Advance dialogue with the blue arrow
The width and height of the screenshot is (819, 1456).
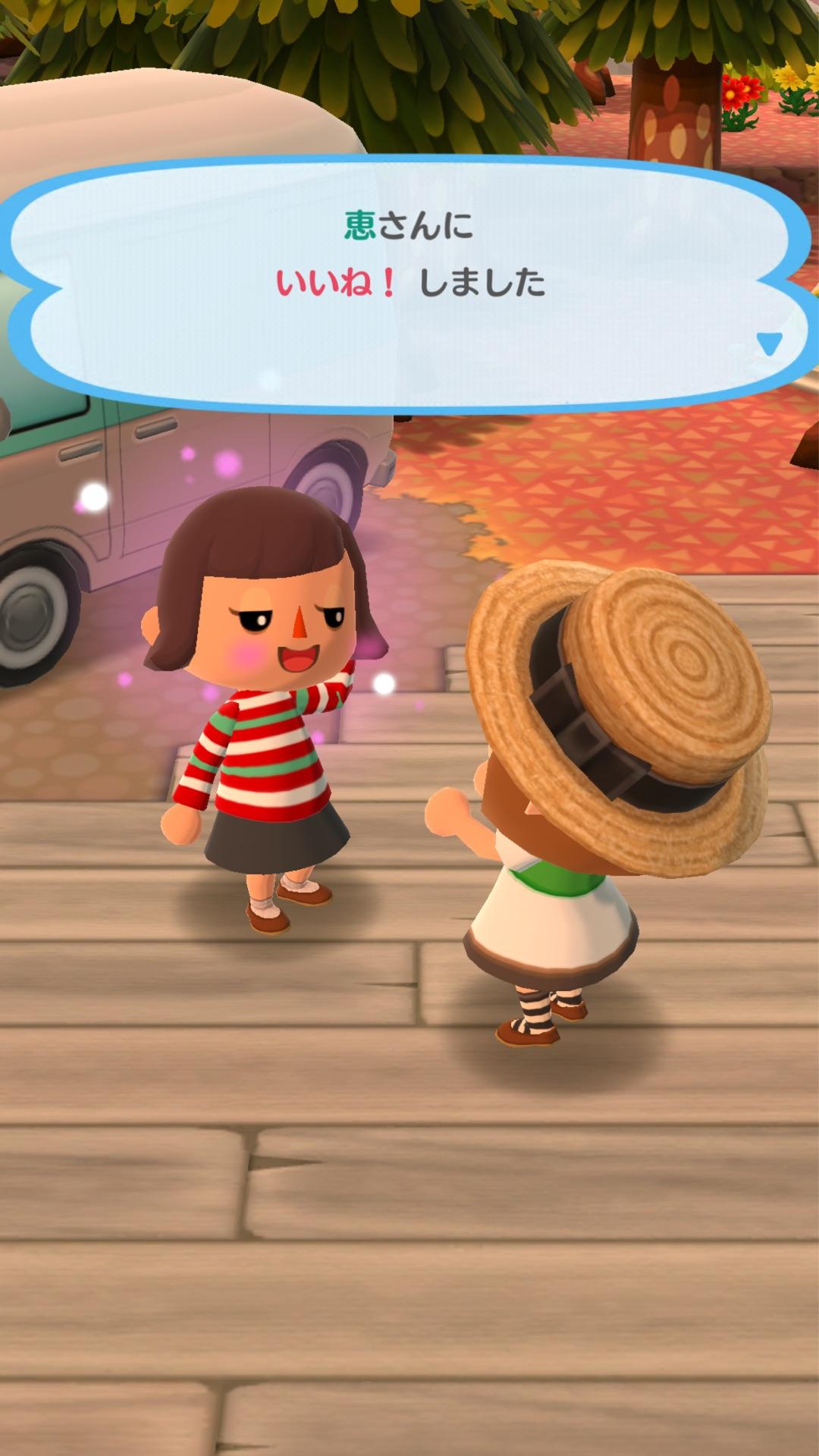[x=769, y=344]
